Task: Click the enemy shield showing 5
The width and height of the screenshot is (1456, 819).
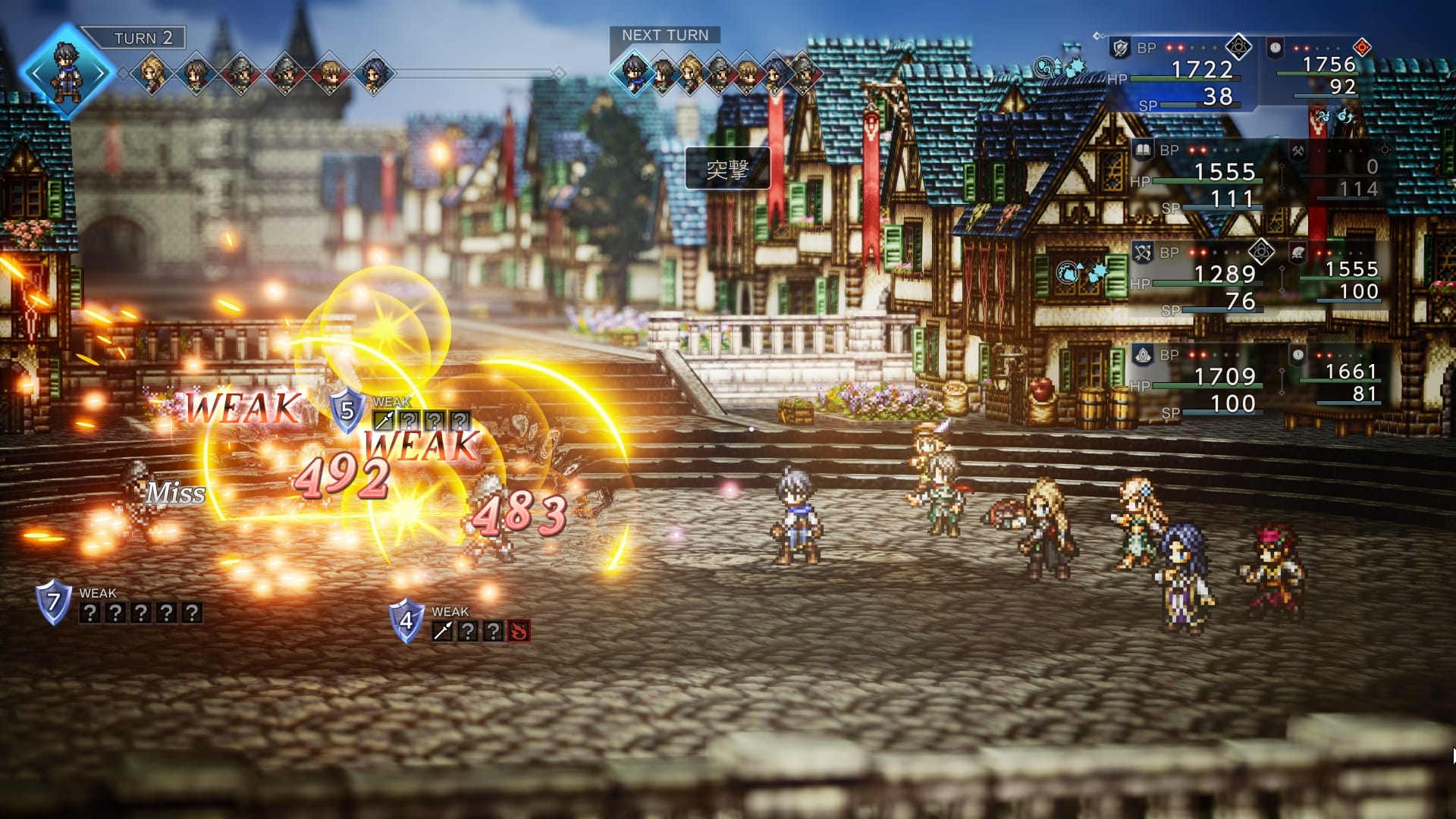Action: coord(347,410)
